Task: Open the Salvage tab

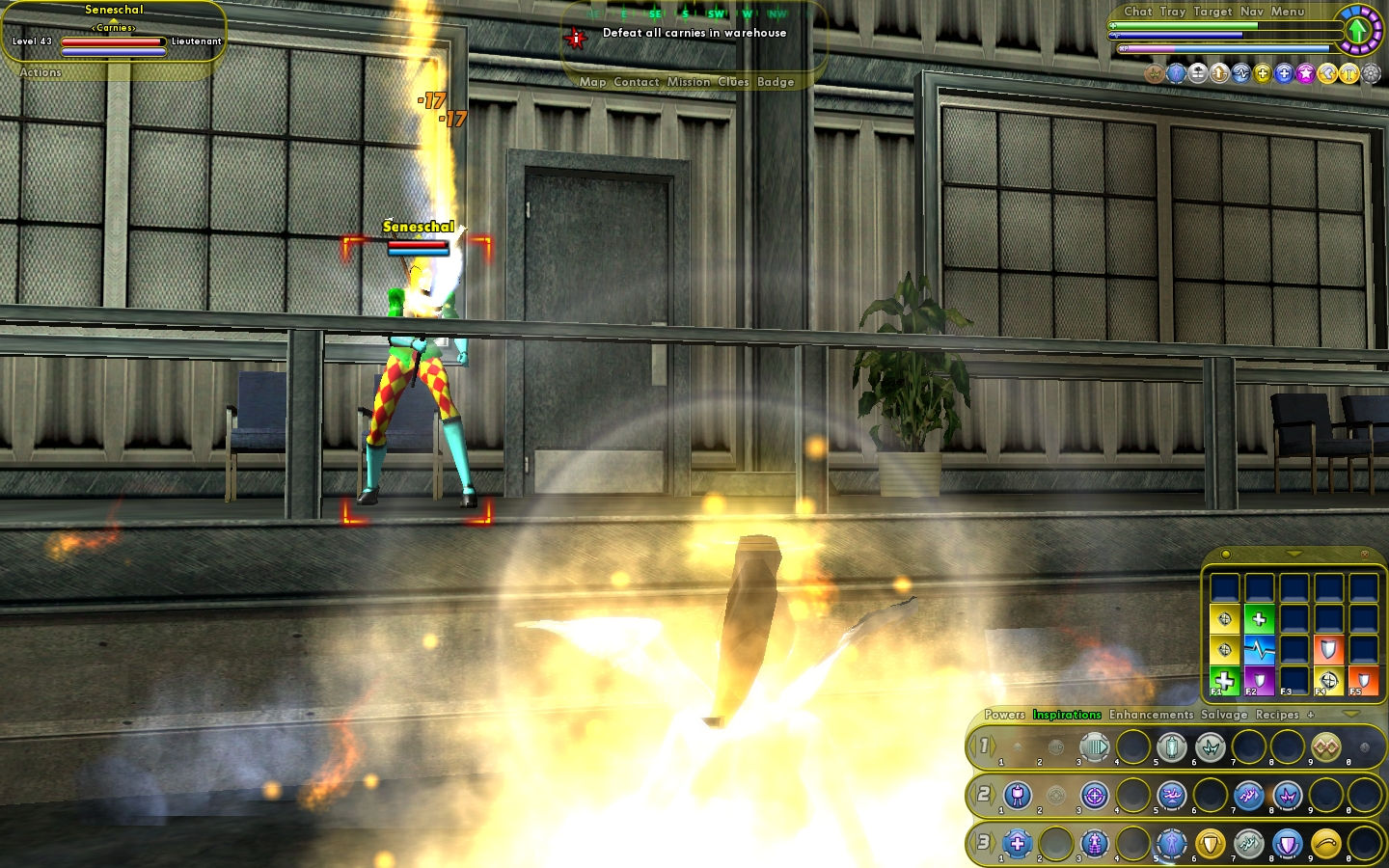Action: 1224,715
